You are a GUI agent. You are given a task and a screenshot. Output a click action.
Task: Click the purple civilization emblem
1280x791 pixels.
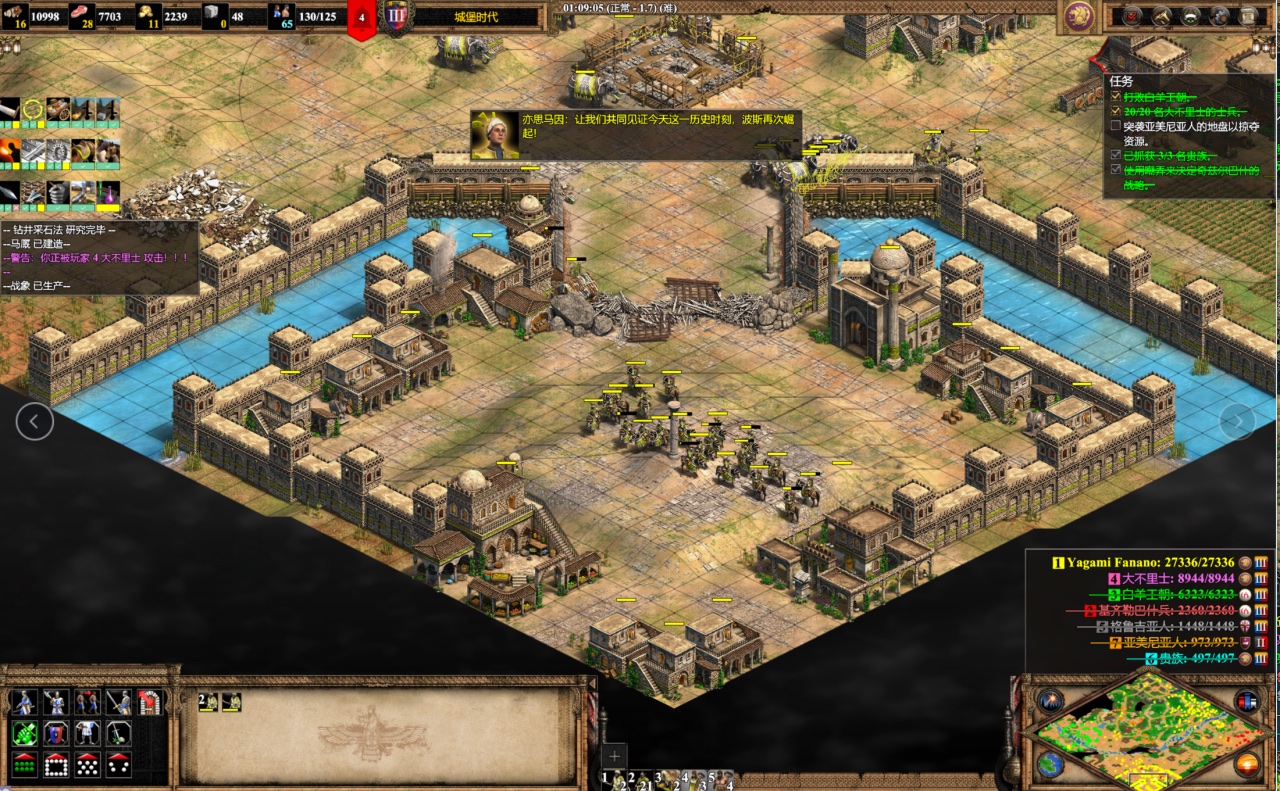pyautogui.click(x=1078, y=15)
